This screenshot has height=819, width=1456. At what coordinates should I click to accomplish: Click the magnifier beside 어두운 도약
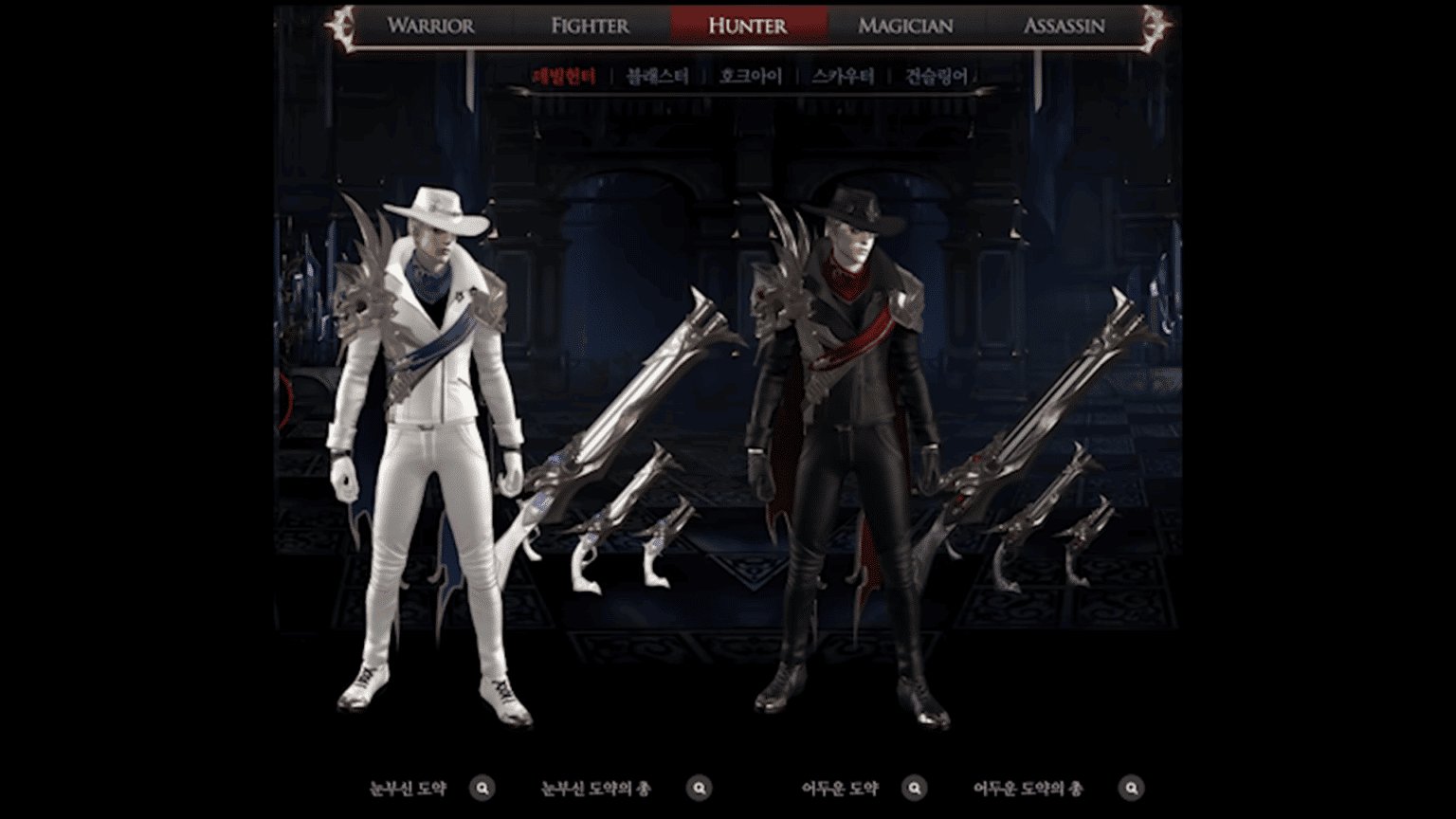pyautogui.click(x=915, y=788)
